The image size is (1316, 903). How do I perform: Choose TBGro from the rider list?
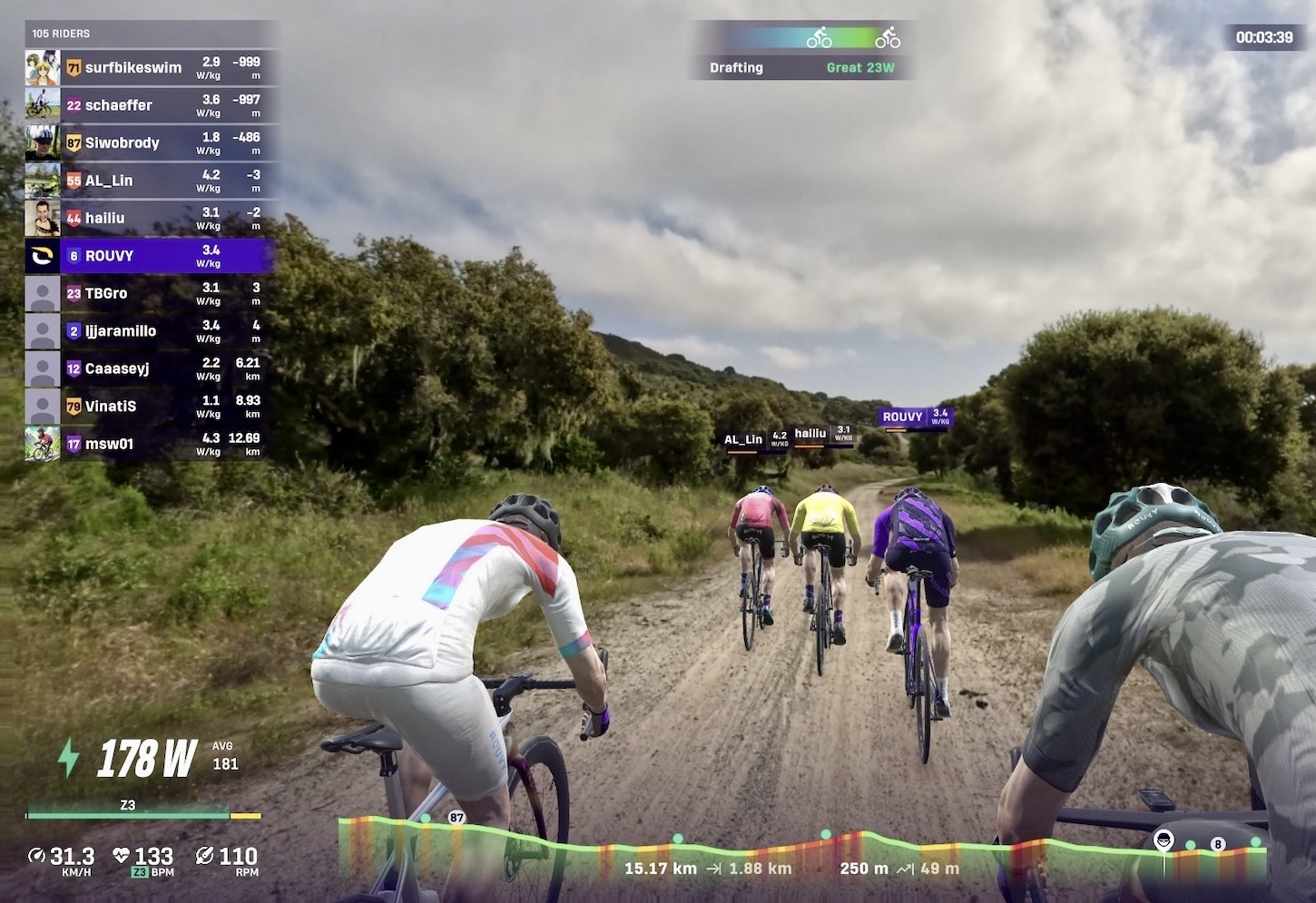pos(150,294)
